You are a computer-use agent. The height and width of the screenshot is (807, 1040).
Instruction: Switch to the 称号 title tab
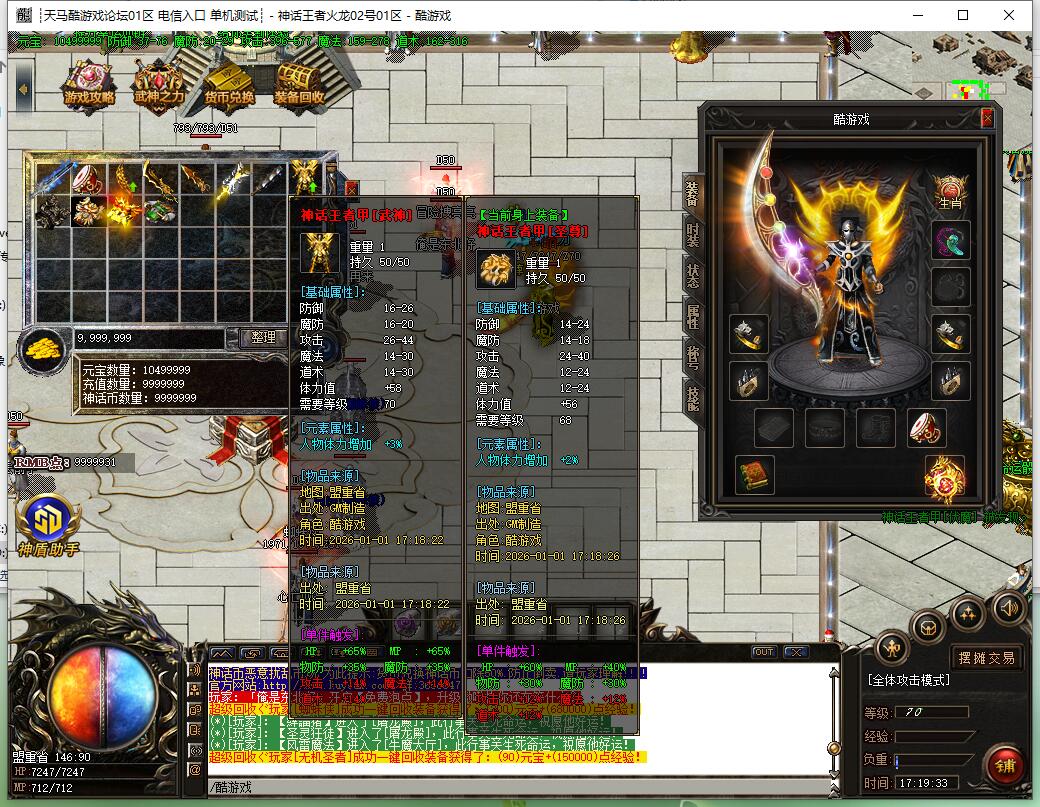pyautogui.click(x=691, y=358)
